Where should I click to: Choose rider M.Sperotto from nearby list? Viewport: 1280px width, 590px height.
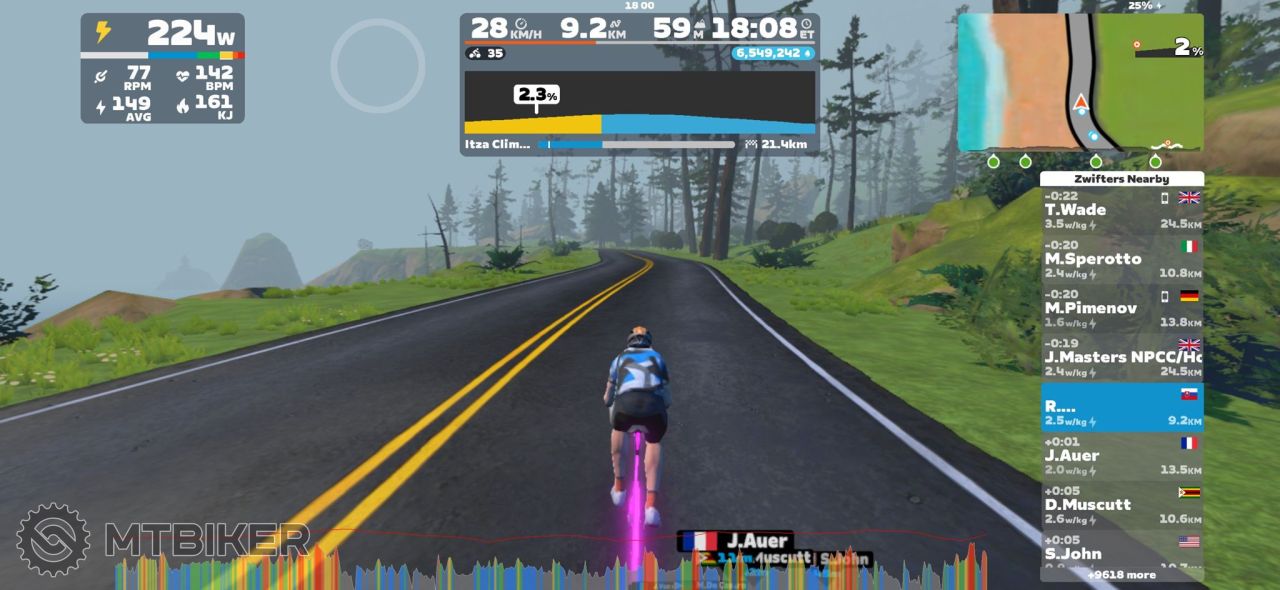1121,260
